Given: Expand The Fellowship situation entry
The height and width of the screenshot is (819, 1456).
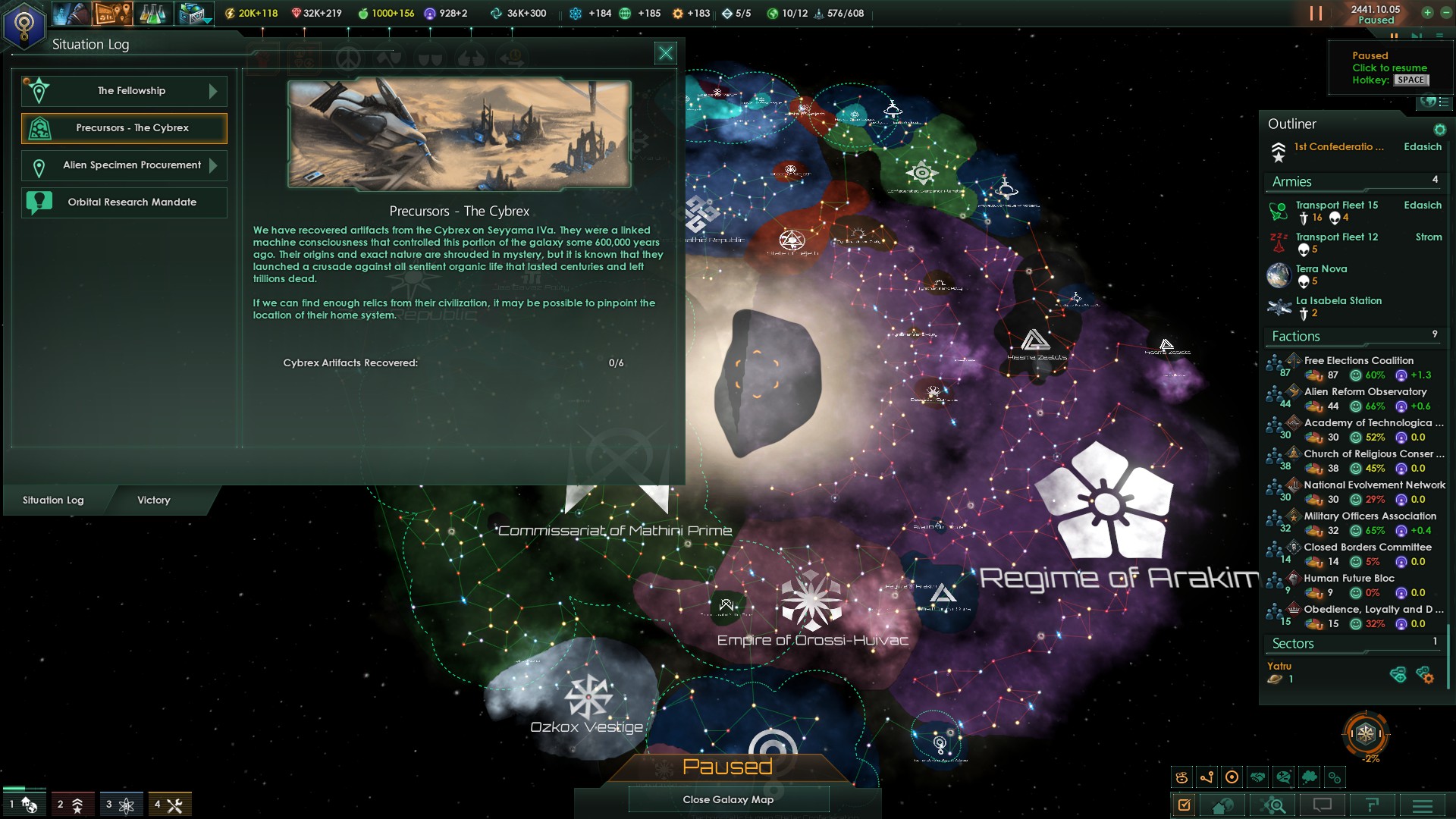Looking at the screenshot, I should point(124,90).
